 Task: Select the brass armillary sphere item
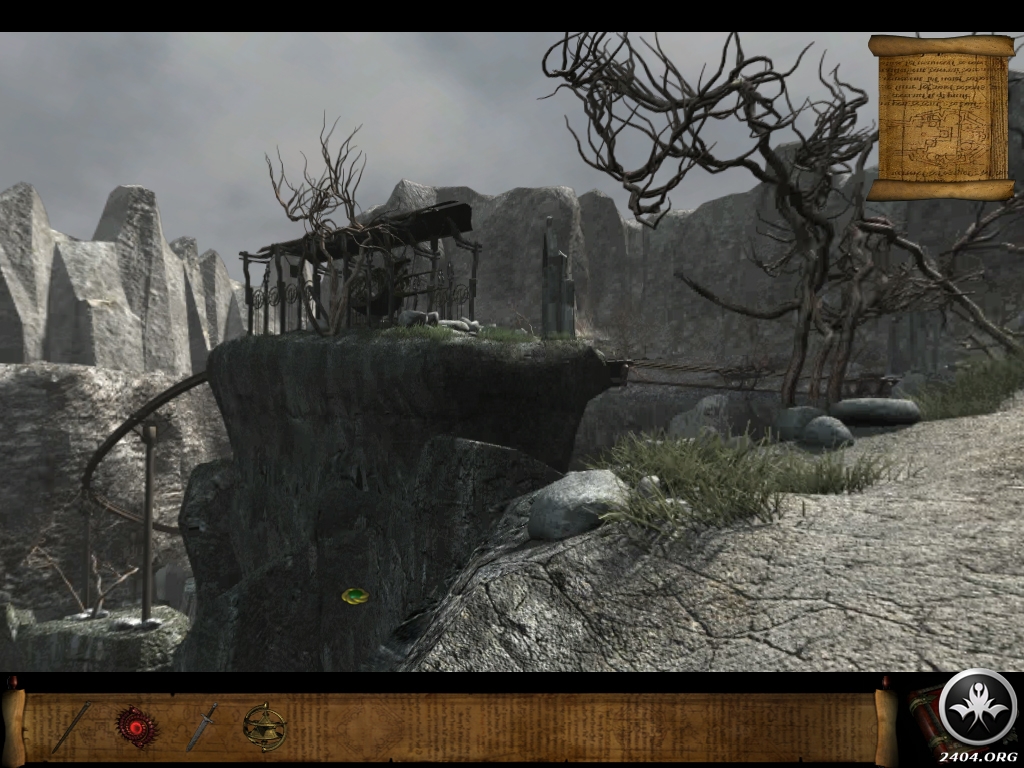coord(264,727)
